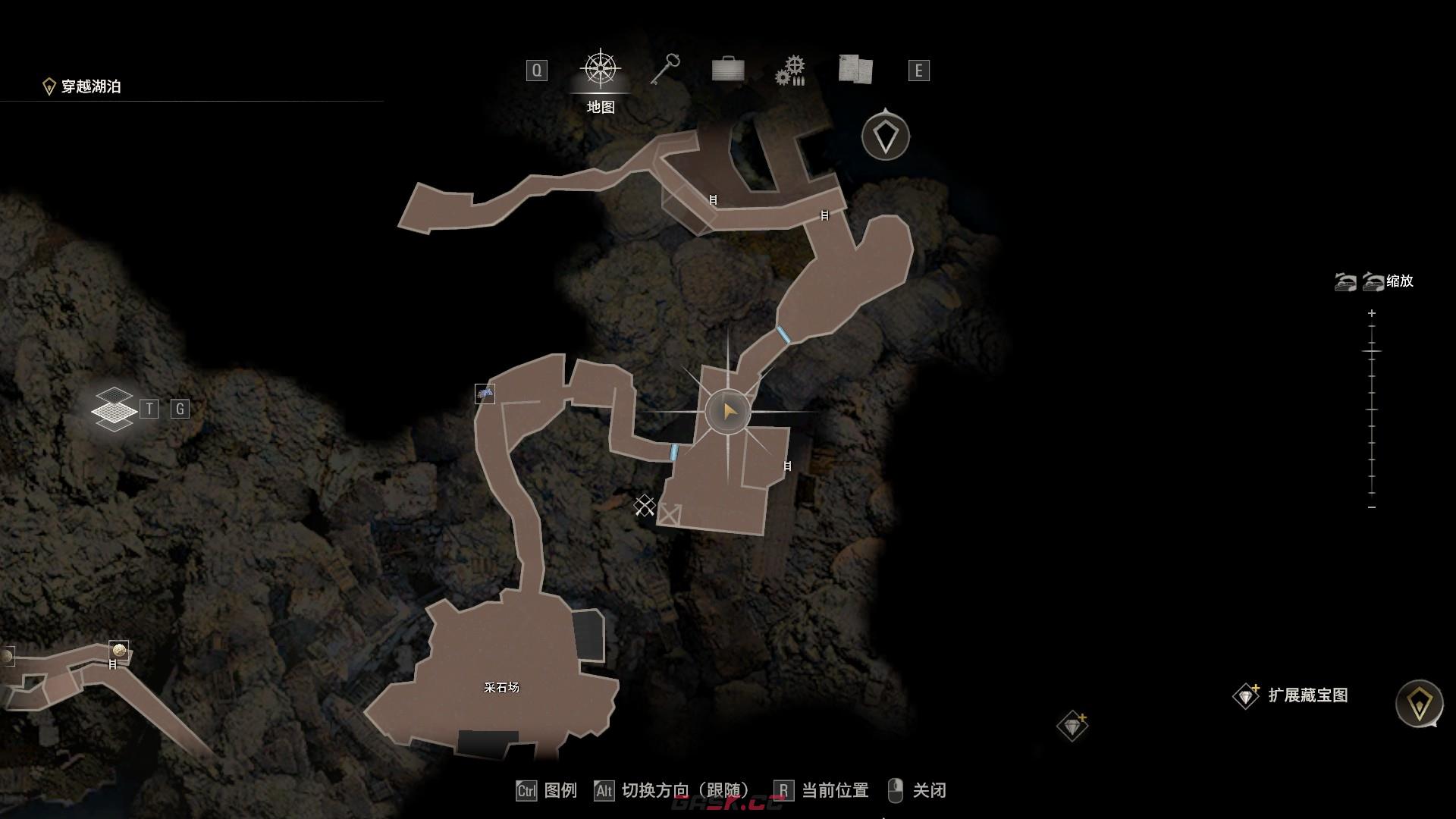Viewport: 1456px width, 819px height.
Task: Click the objective marker button above the map
Action: click(885, 137)
